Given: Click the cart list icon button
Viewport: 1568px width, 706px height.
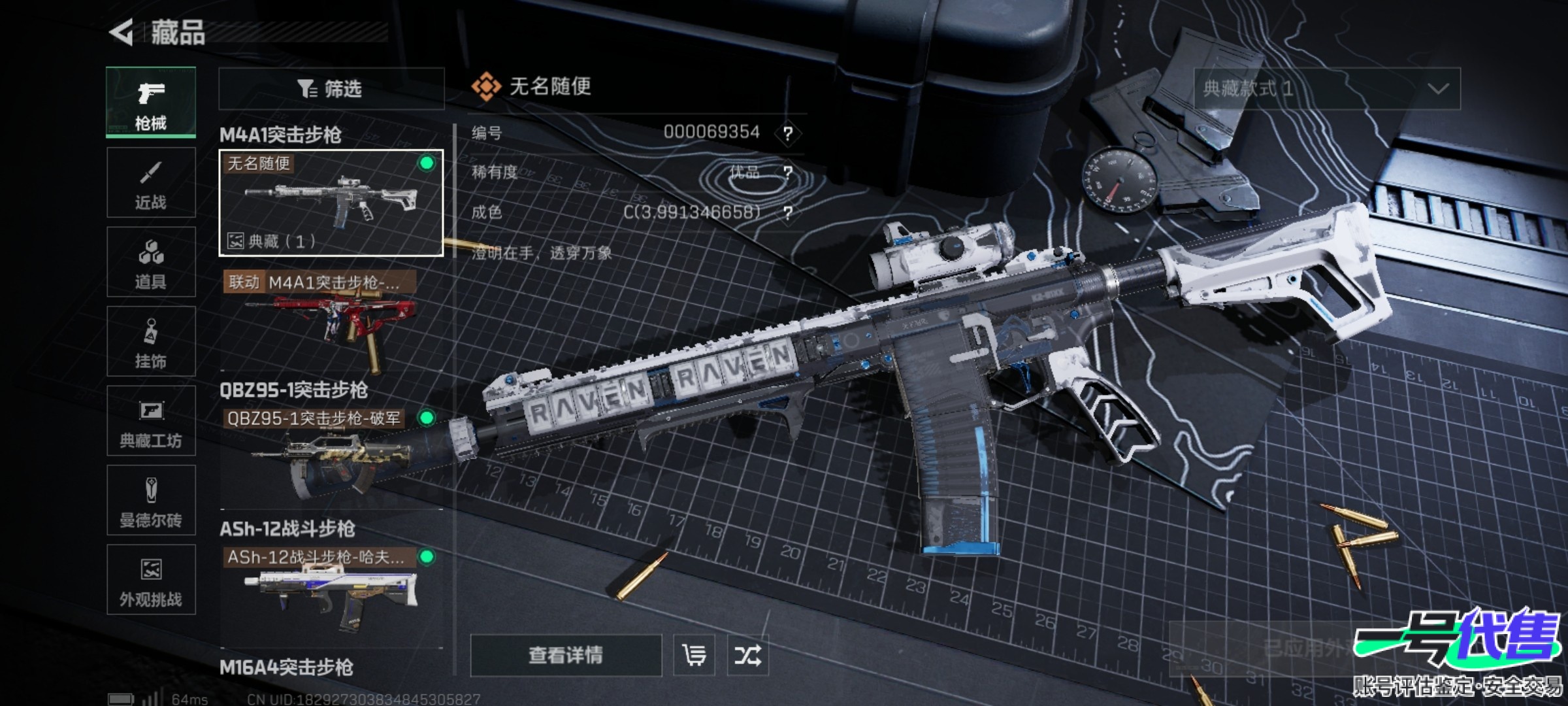Looking at the screenshot, I should [694, 655].
